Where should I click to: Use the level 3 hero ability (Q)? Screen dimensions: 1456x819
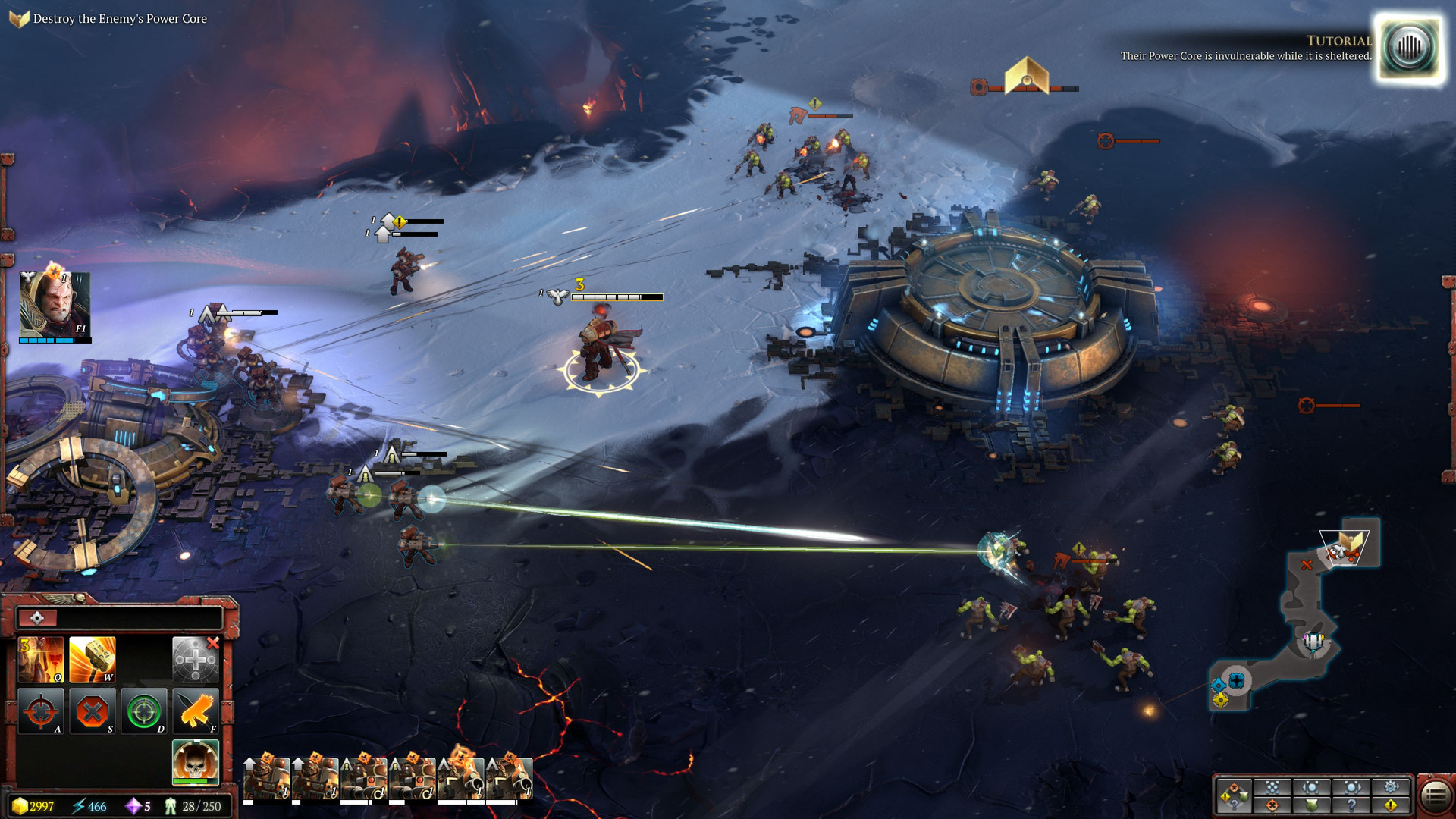pos(41,660)
